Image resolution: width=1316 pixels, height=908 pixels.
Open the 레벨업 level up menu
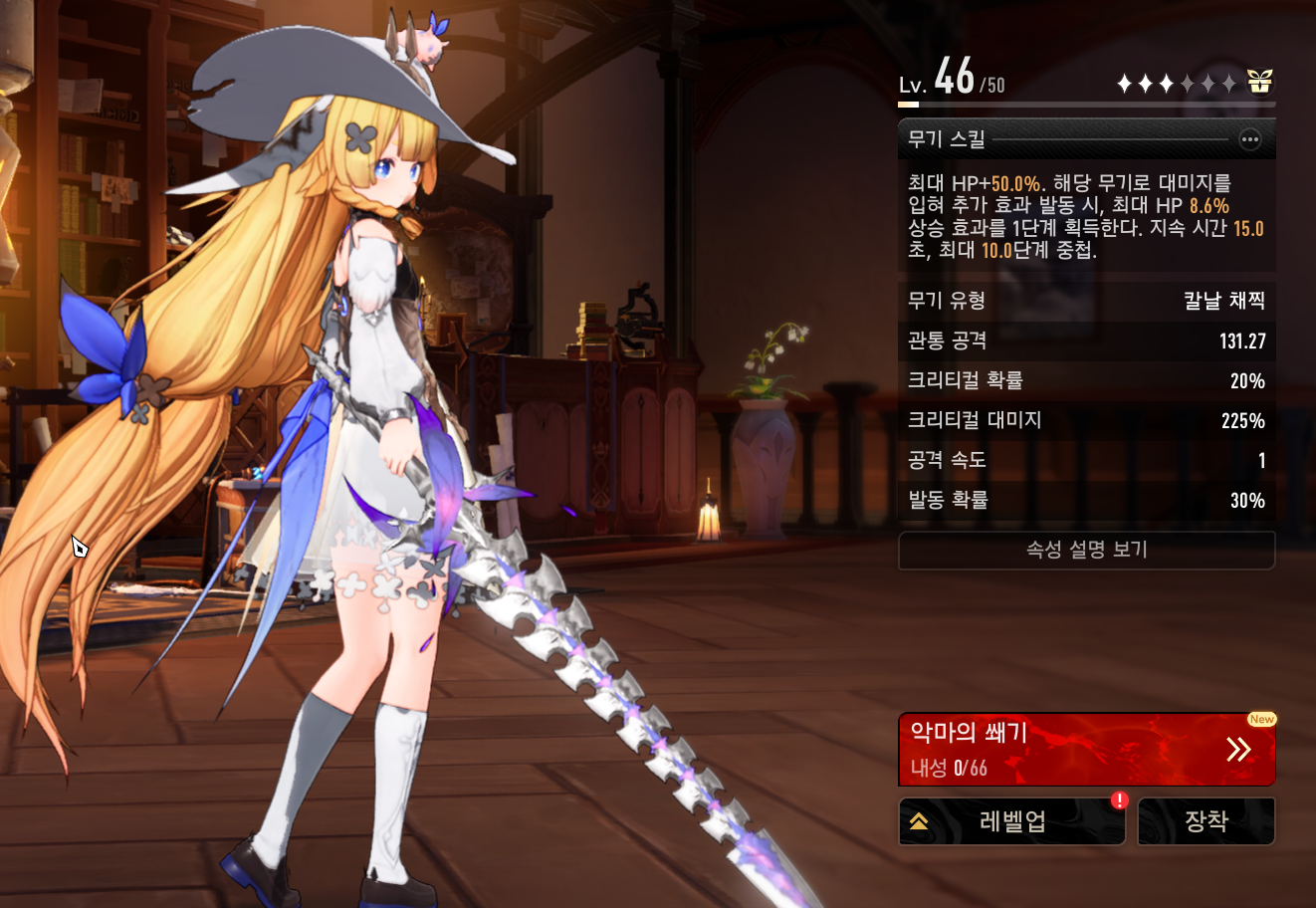point(1011,821)
